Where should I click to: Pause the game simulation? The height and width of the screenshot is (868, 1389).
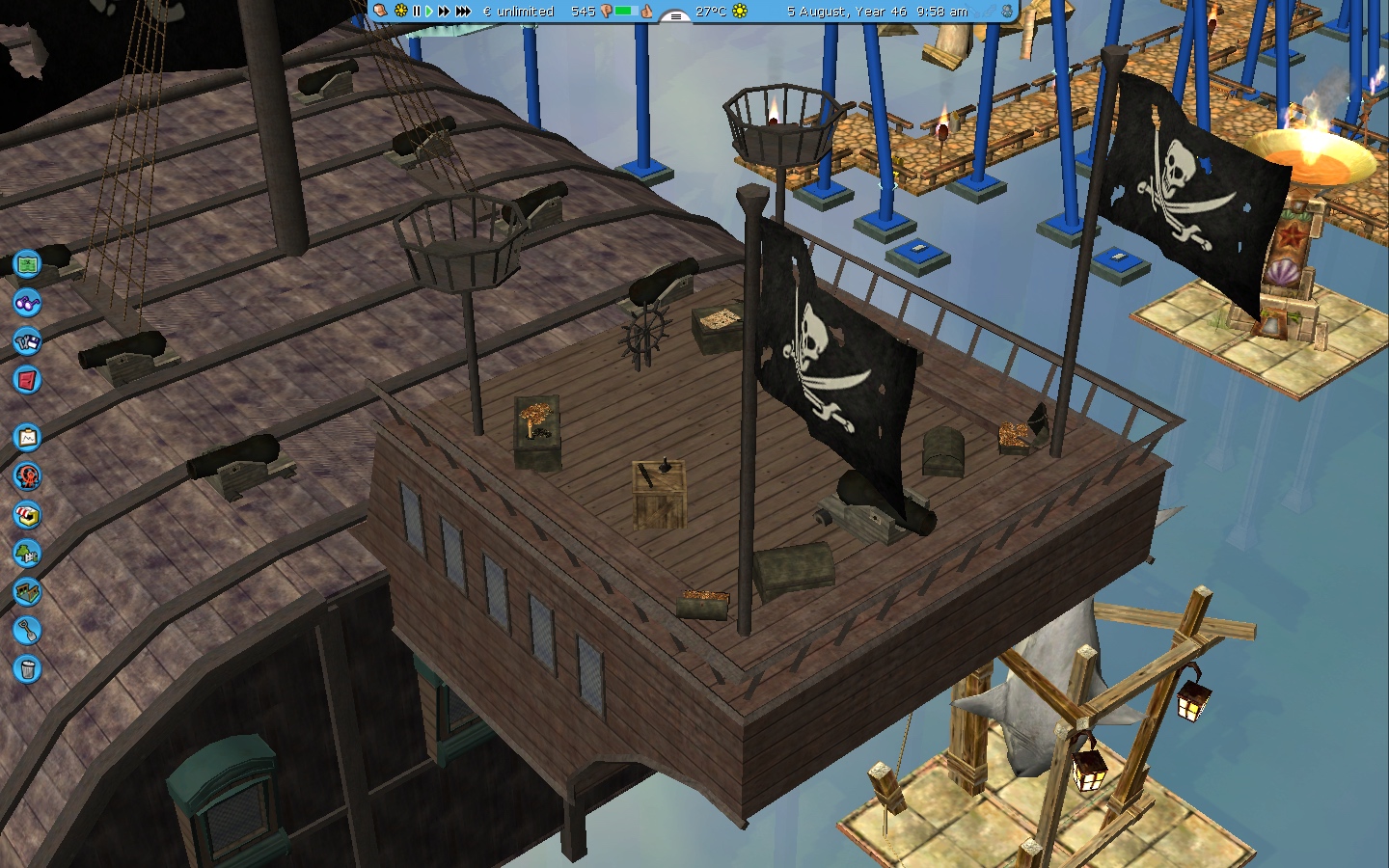417,12
